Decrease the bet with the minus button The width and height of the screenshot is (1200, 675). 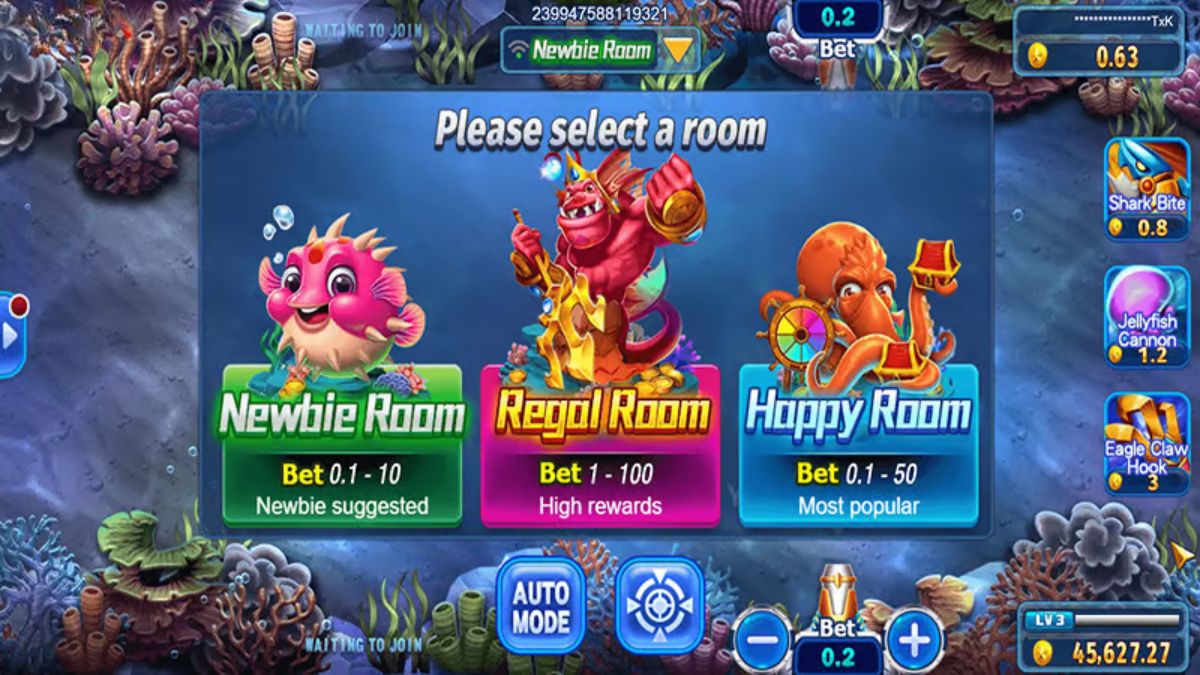coord(762,638)
